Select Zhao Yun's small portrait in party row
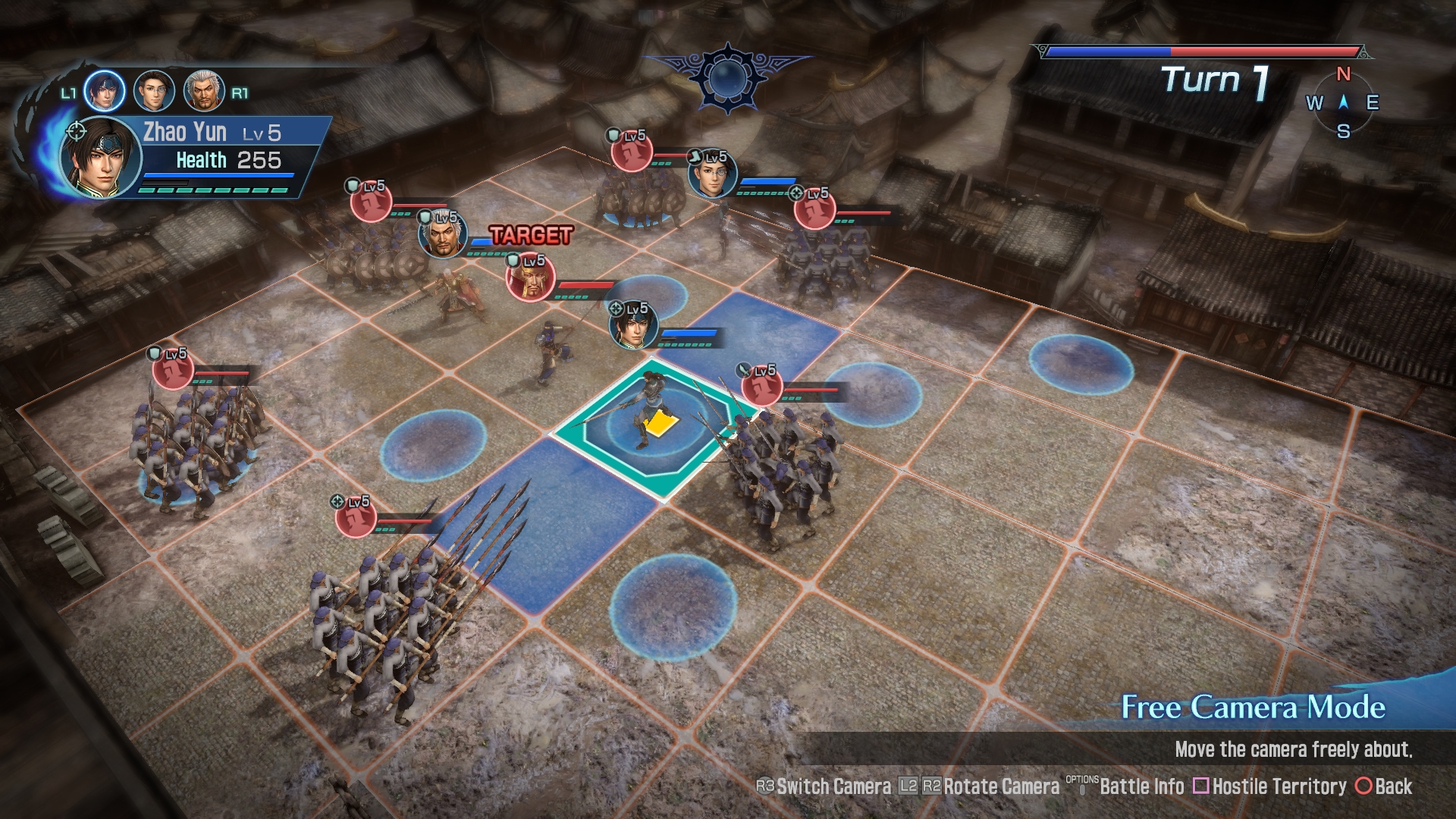Screen dimensions: 1456x819 104,91
